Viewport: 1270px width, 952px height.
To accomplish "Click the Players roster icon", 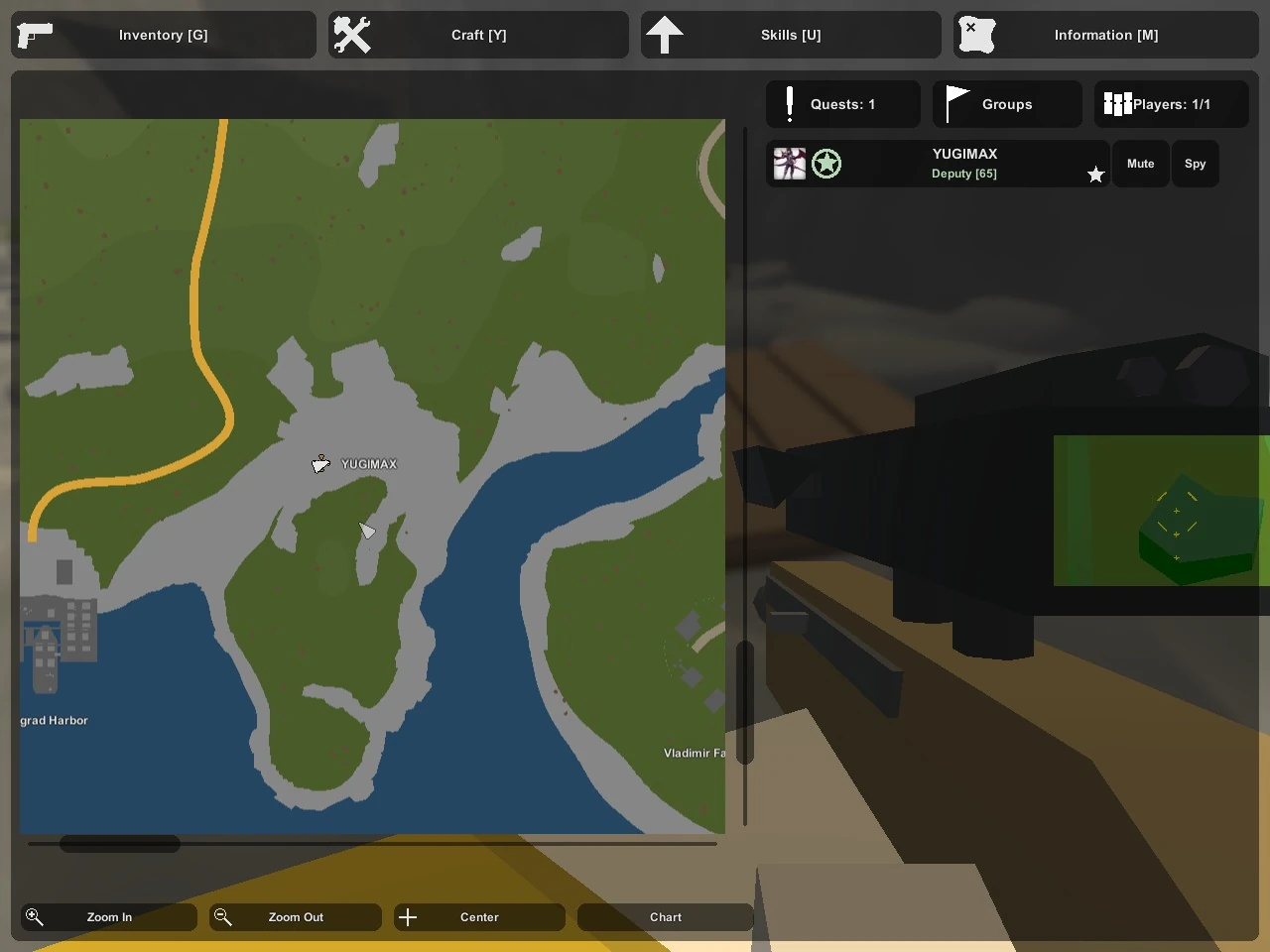I will (x=1117, y=104).
